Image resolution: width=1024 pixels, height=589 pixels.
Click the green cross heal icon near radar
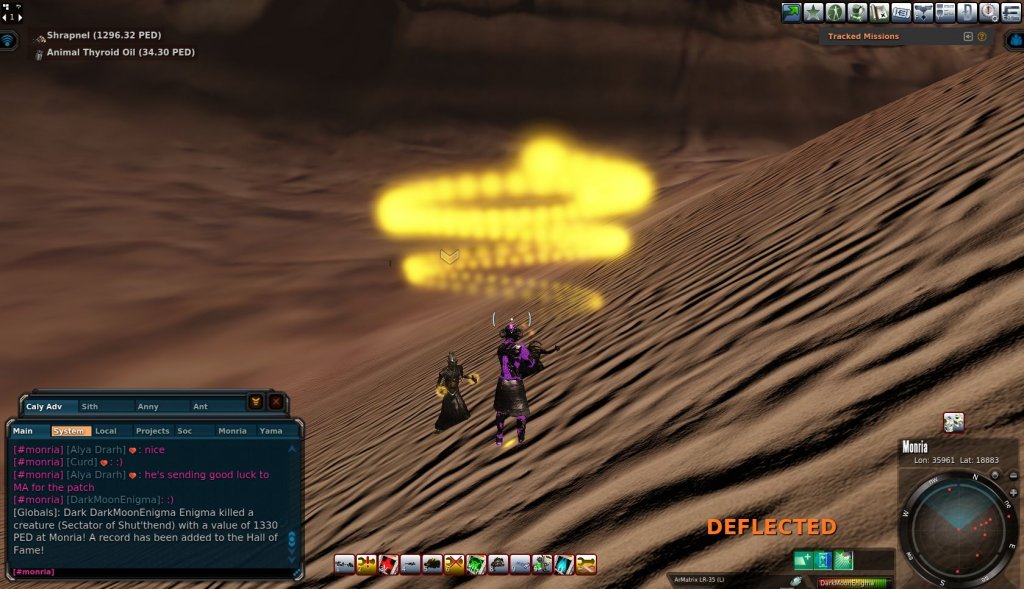803,560
